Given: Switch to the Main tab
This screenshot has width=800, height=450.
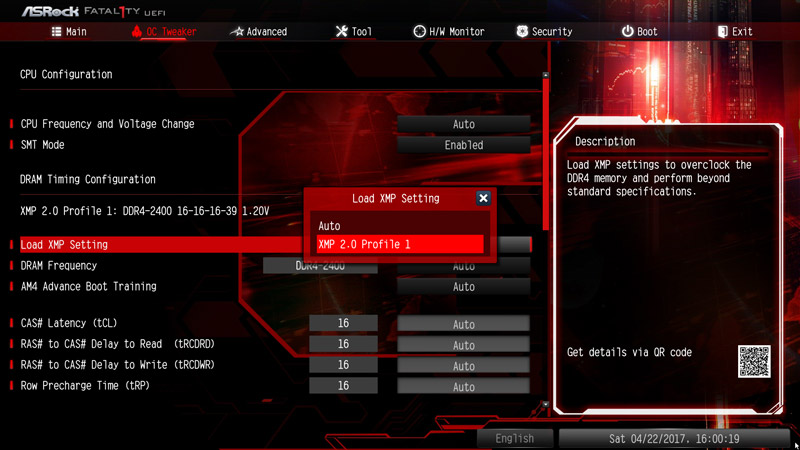Looking at the screenshot, I should pos(69,32).
